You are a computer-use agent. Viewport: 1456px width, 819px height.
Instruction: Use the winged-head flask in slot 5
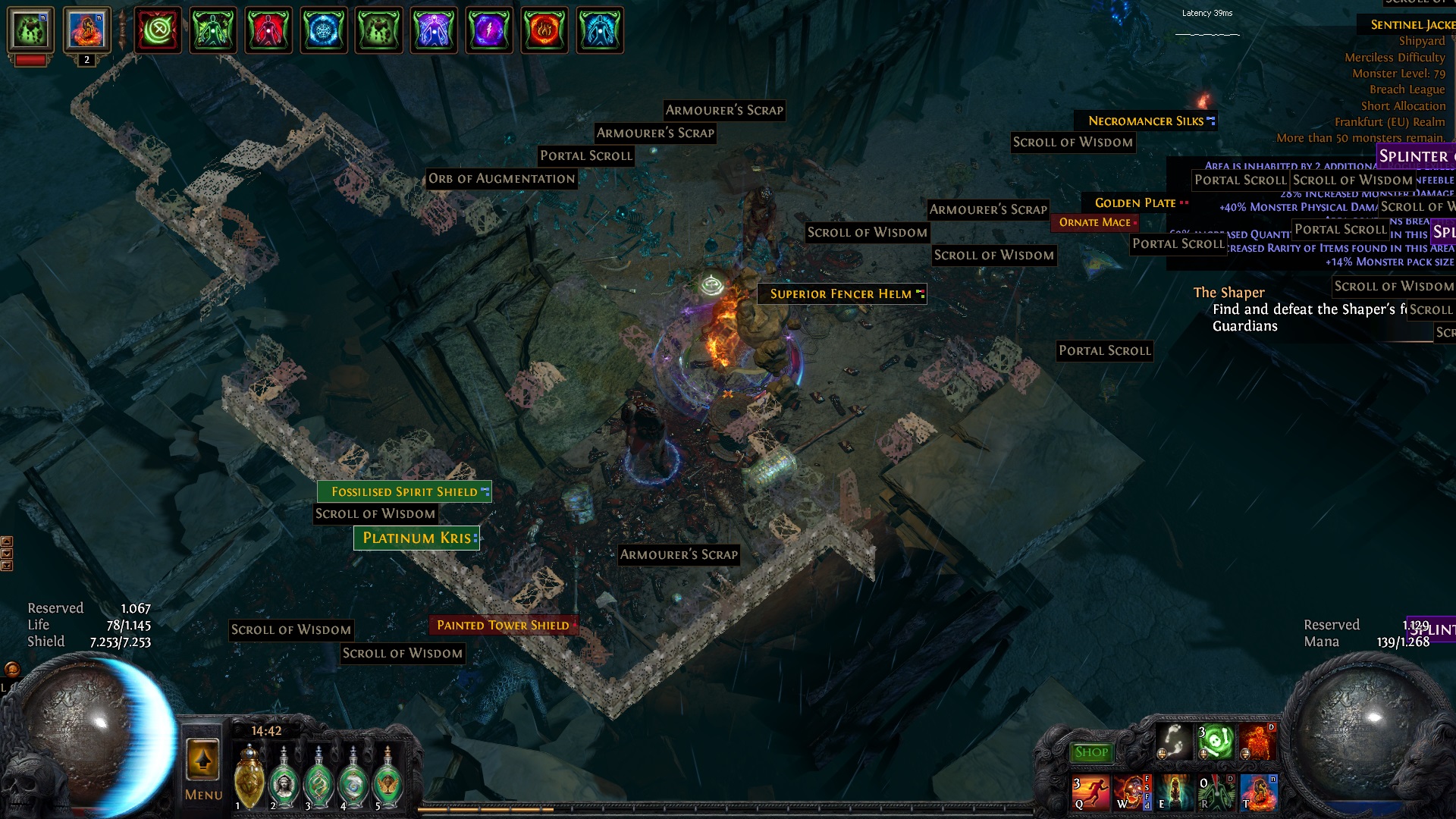pyautogui.click(x=388, y=781)
